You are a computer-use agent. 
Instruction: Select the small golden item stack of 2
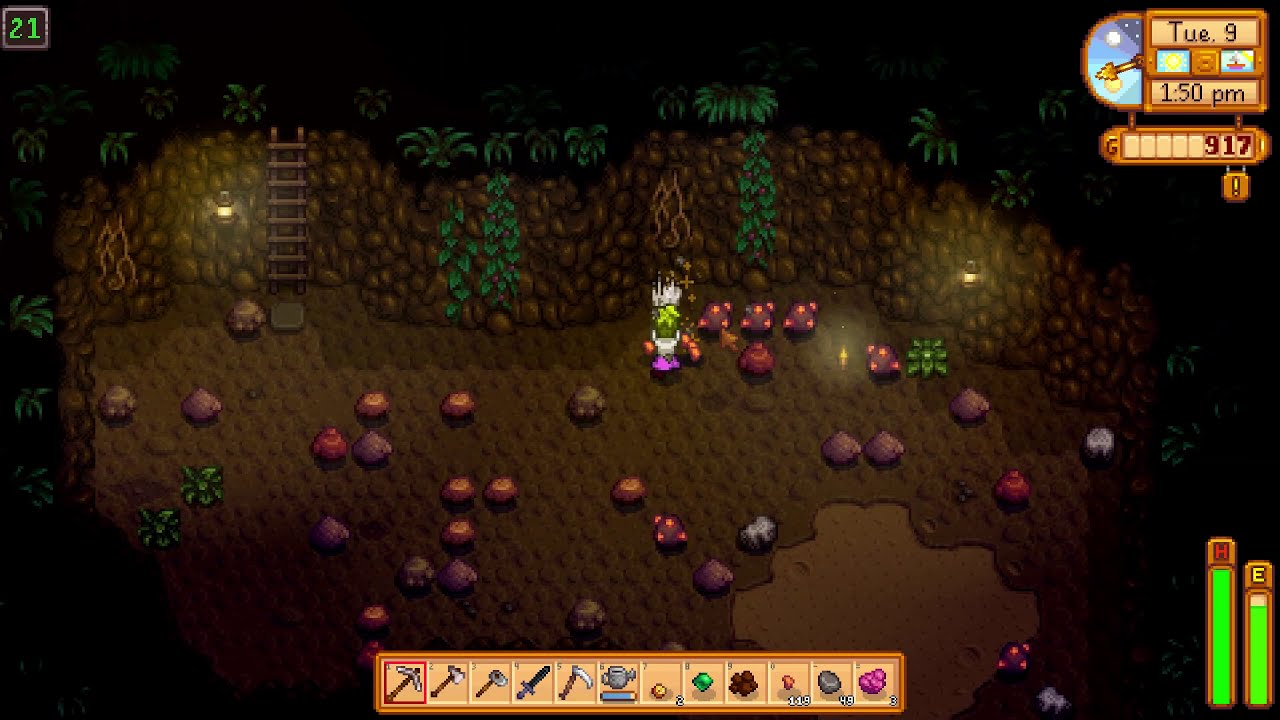click(660, 683)
